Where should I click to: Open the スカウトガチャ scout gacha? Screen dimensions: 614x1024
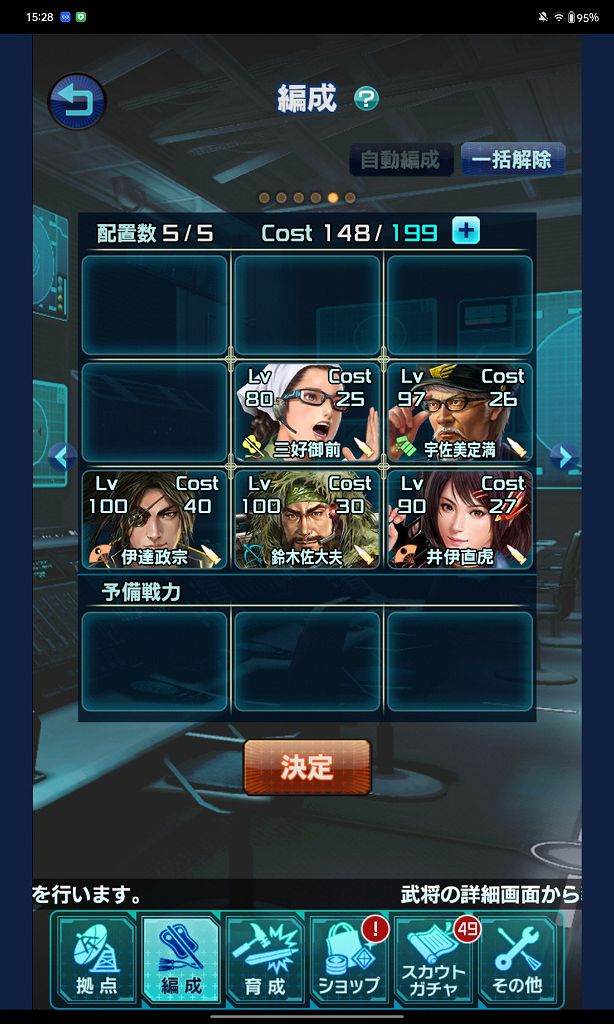pyautogui.click(x=434, y=960)
